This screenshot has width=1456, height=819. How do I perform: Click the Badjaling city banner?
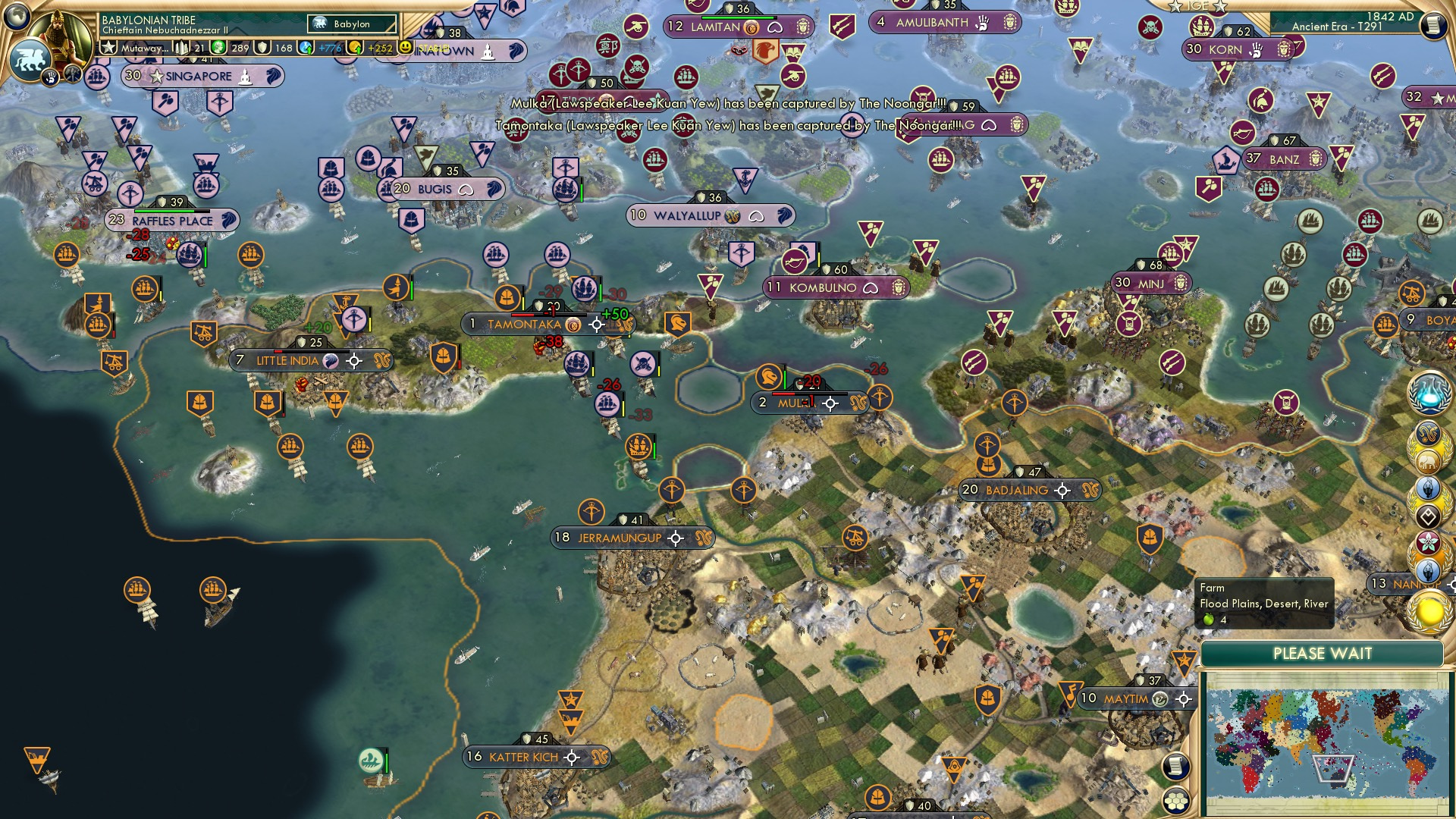(x=1016, y=491)
